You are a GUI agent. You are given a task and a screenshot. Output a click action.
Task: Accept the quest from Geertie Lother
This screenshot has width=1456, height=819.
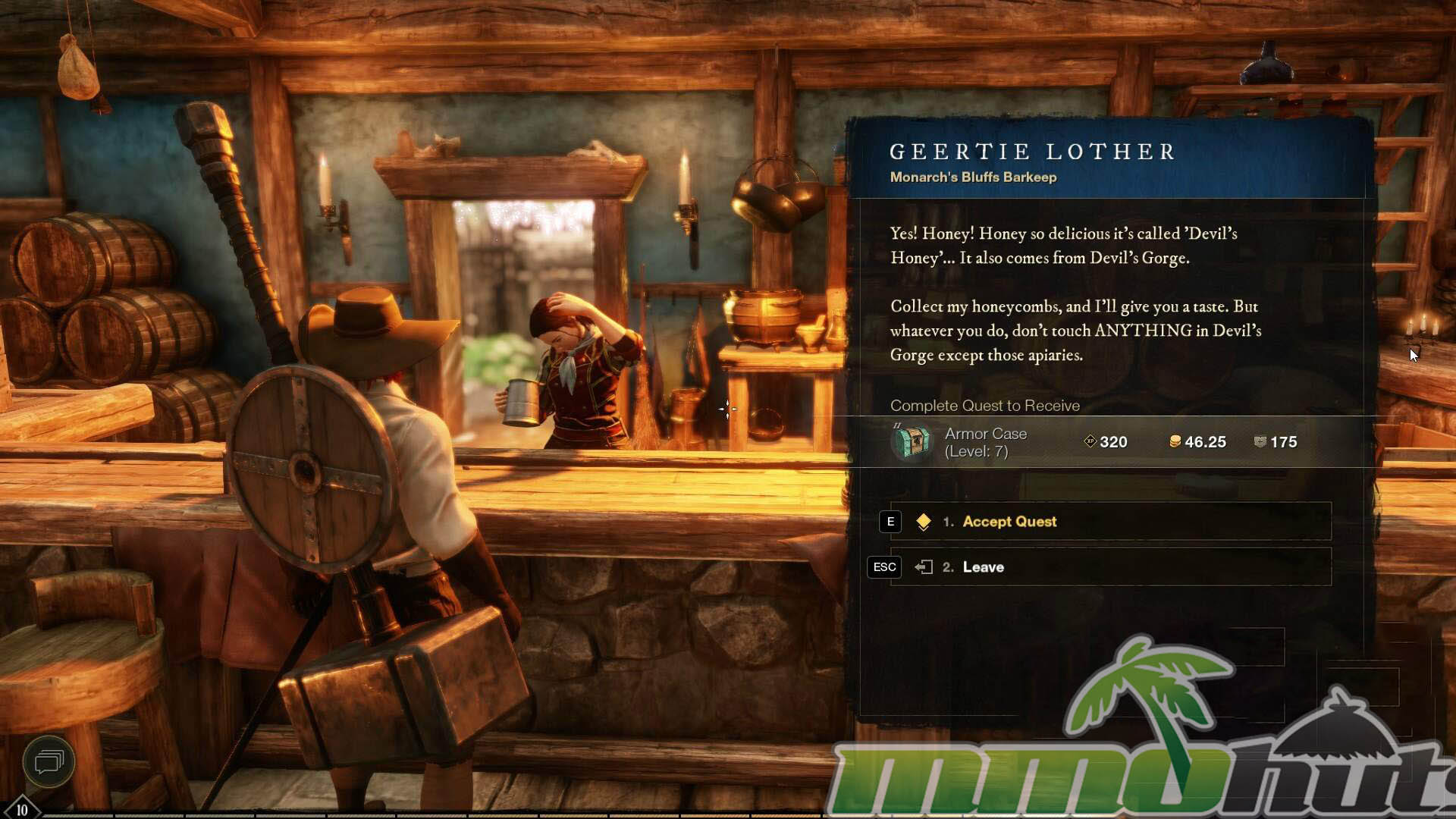point(1009,522)
